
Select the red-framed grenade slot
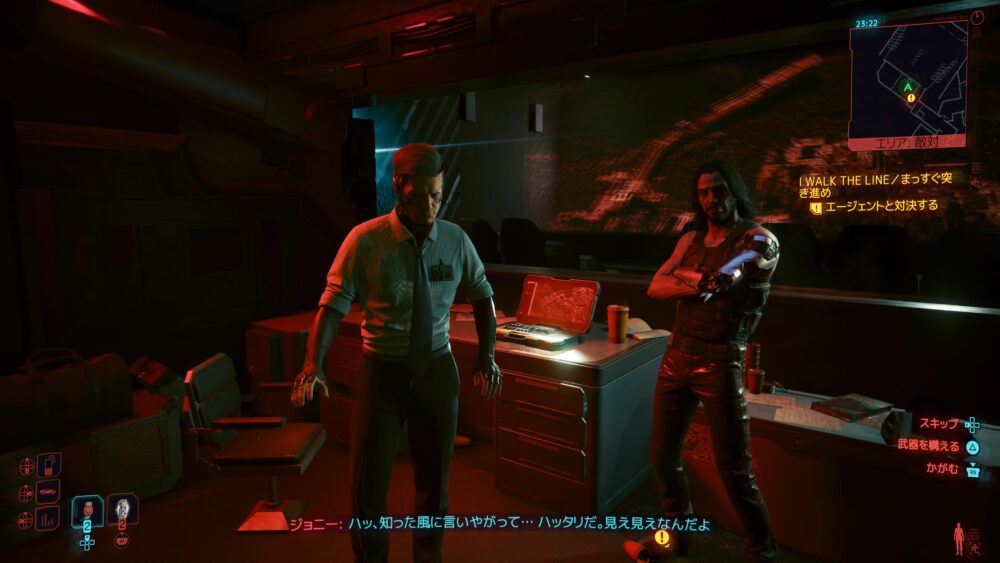tap(122, 512)
